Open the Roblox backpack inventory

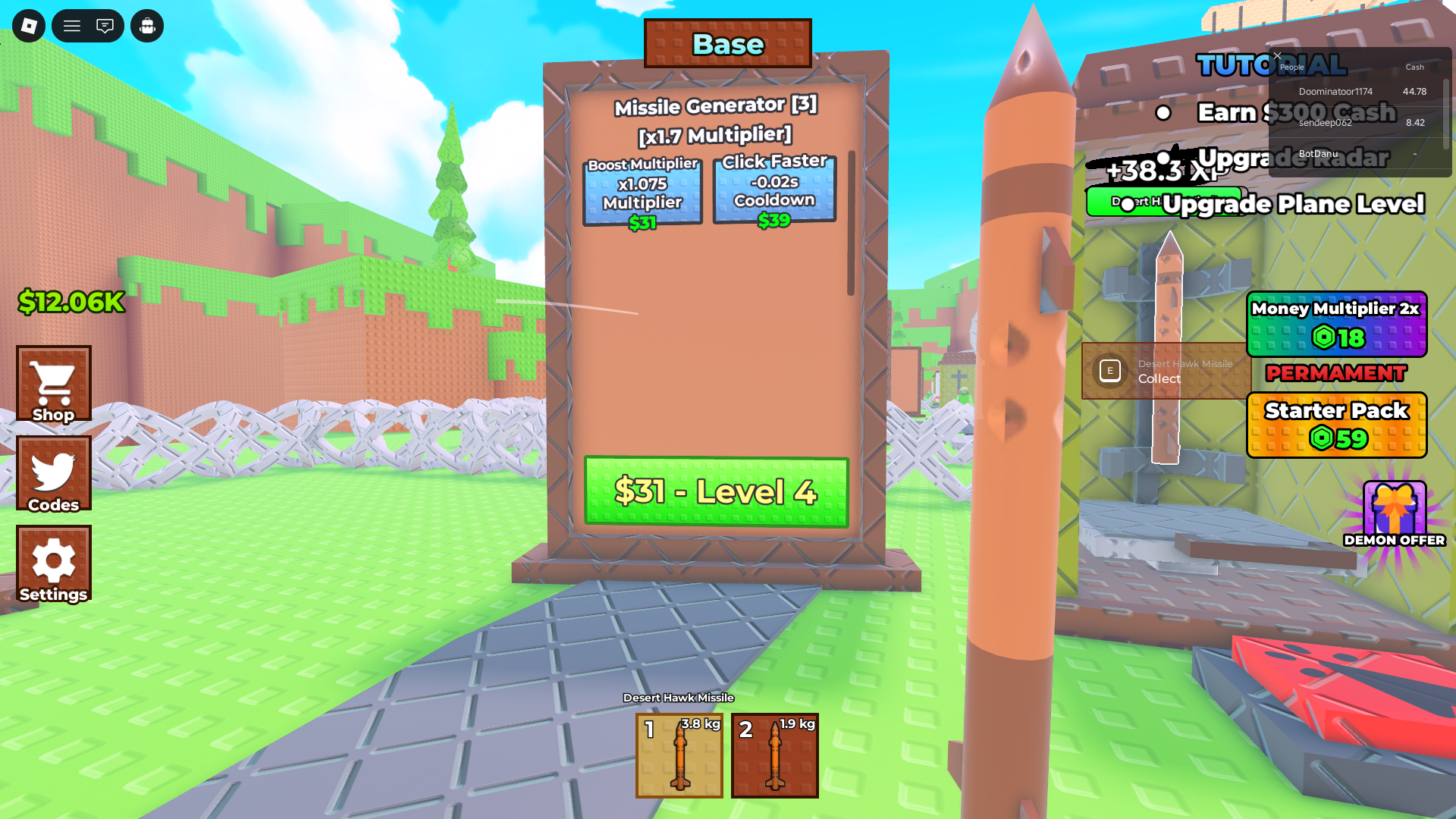pyautogui.click(x=147, y=25)
